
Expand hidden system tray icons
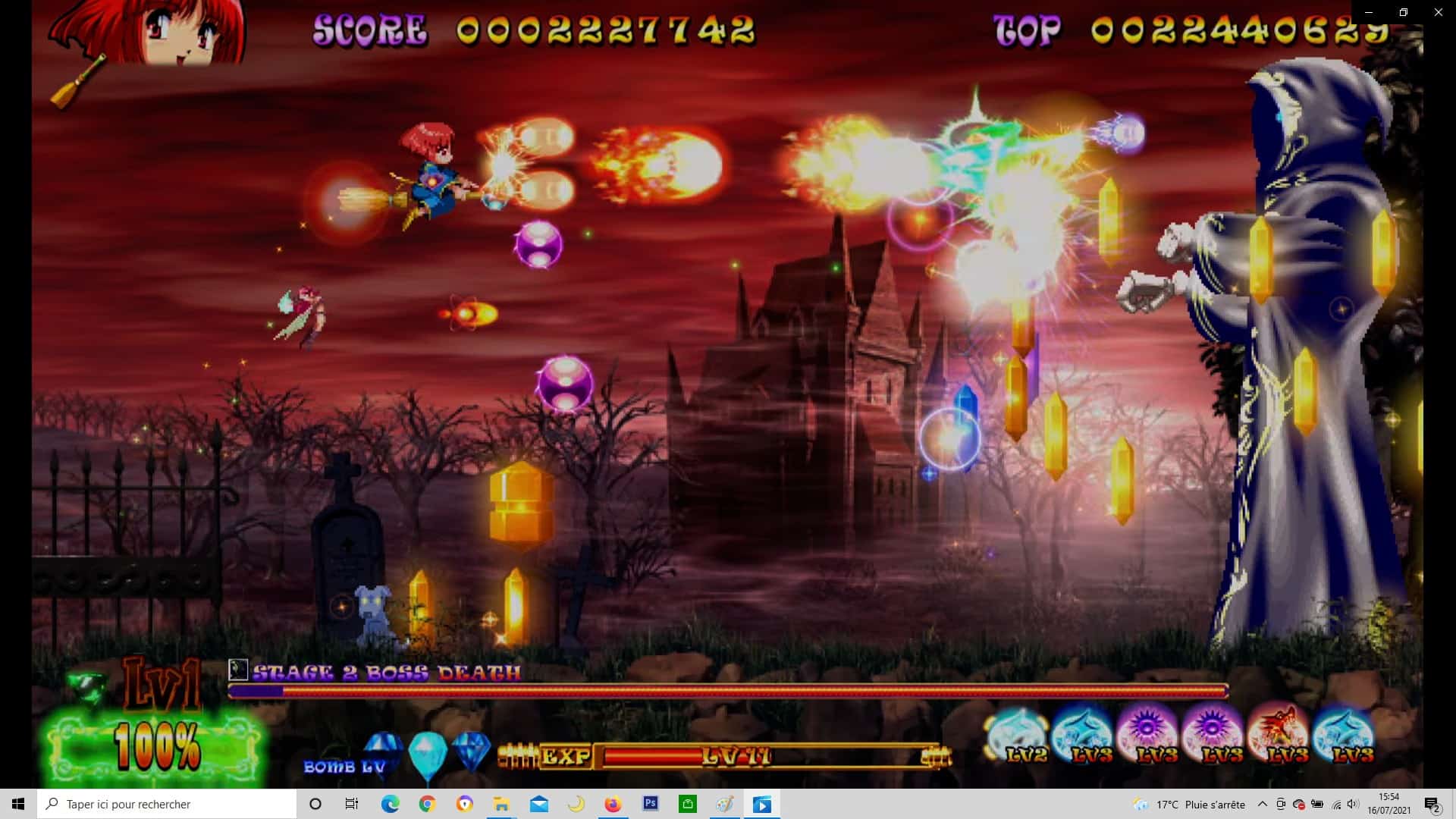tap(1261, 804)
